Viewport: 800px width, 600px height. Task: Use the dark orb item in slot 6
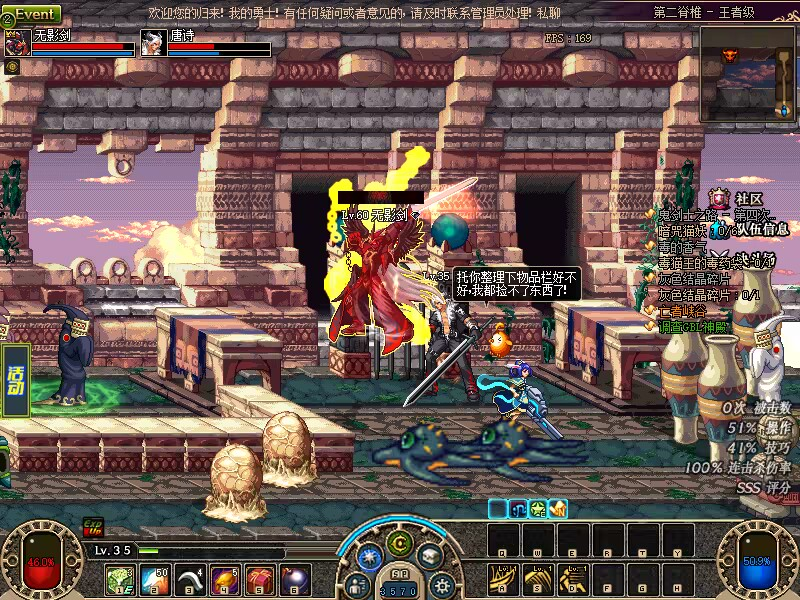295,579
